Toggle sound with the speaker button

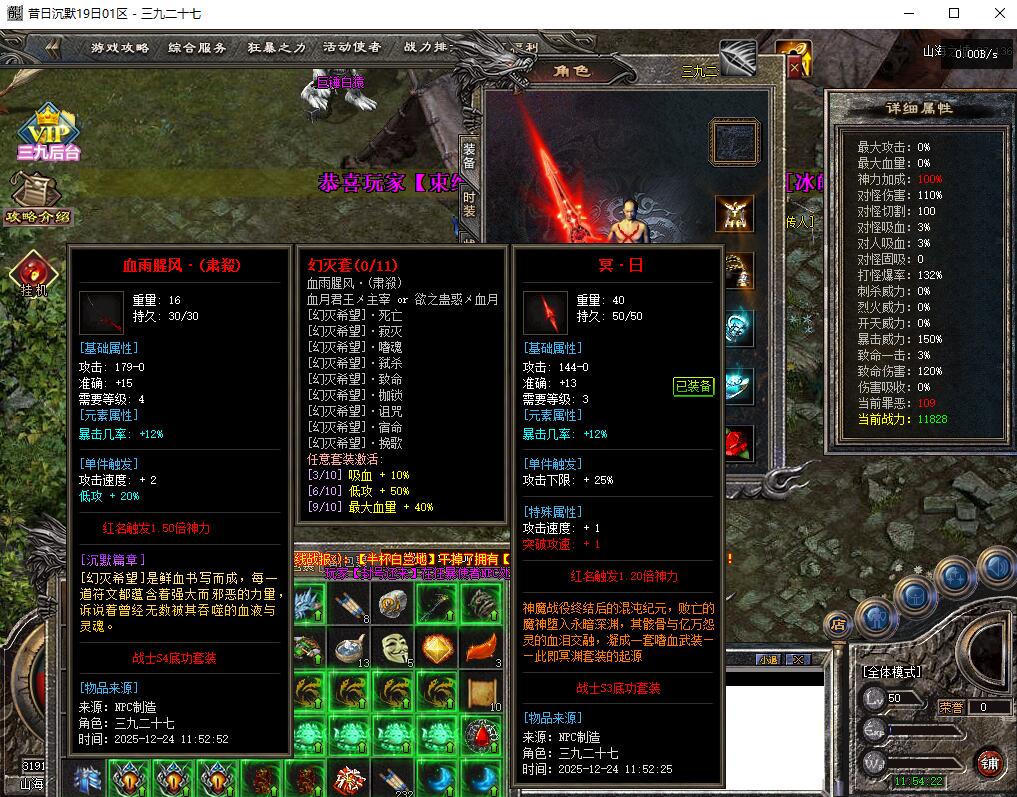tap(996, 567)
